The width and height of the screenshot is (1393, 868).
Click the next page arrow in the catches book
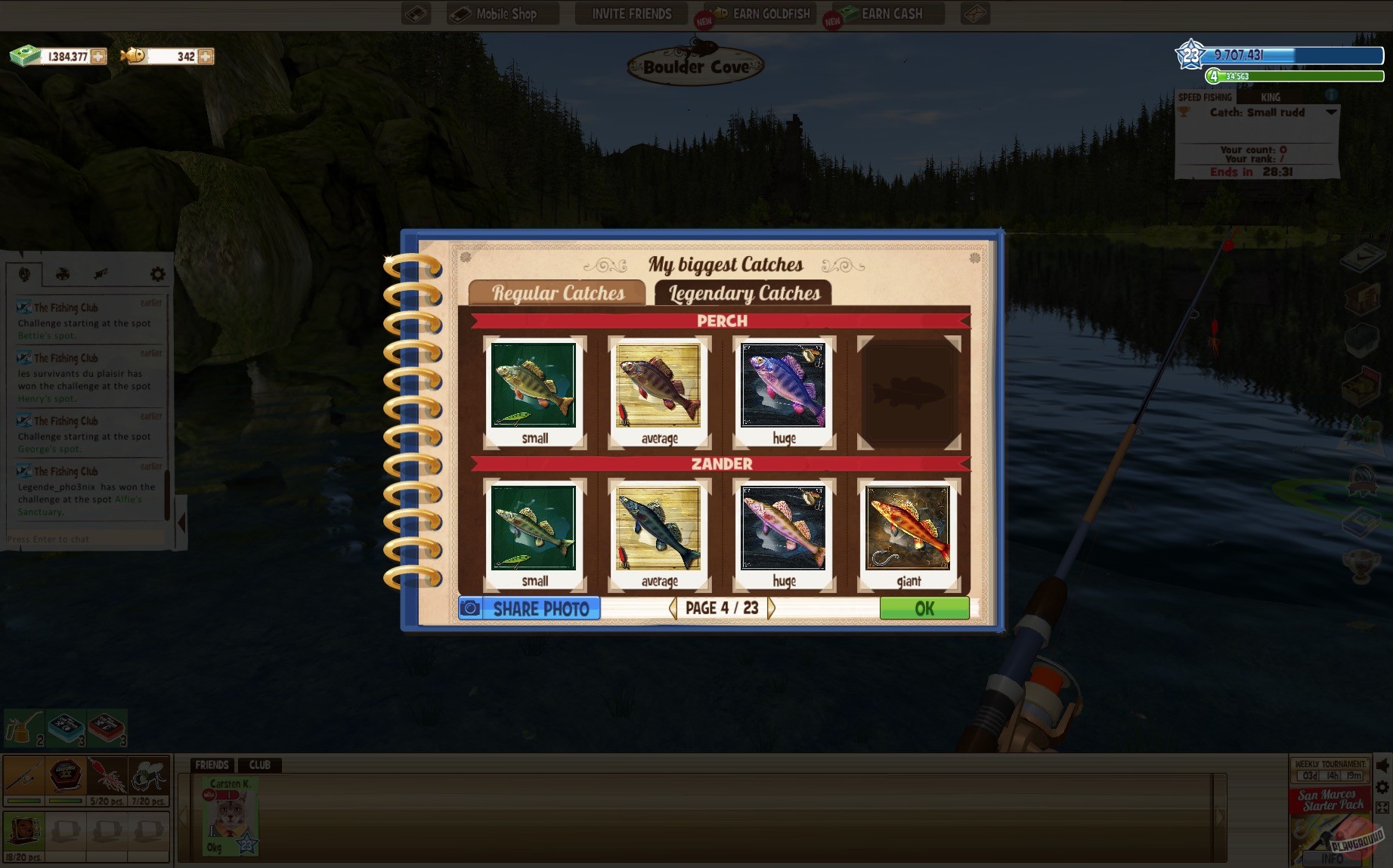tap(771, 607)
